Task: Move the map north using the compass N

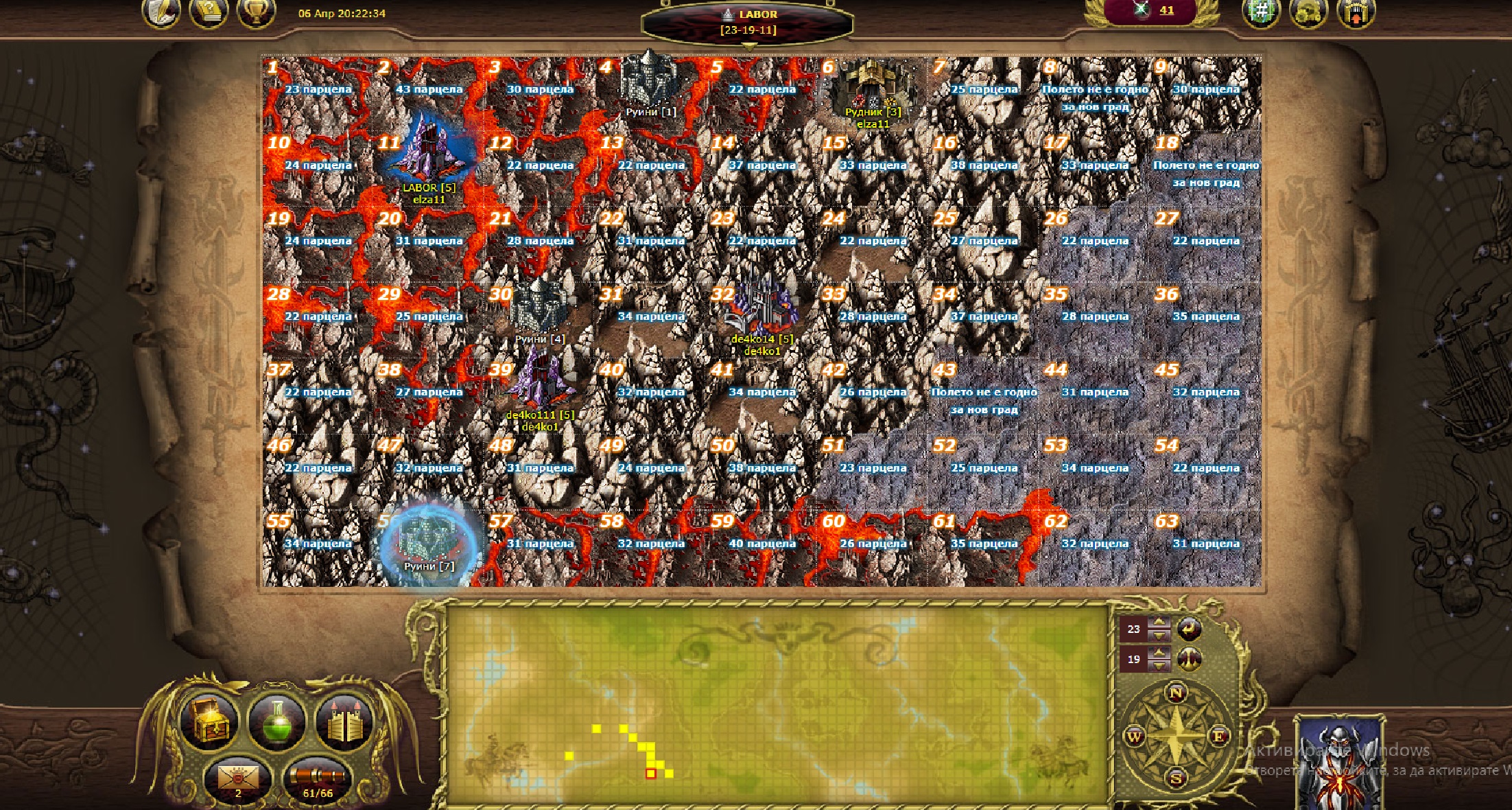Action: [x=1176, y=693]
